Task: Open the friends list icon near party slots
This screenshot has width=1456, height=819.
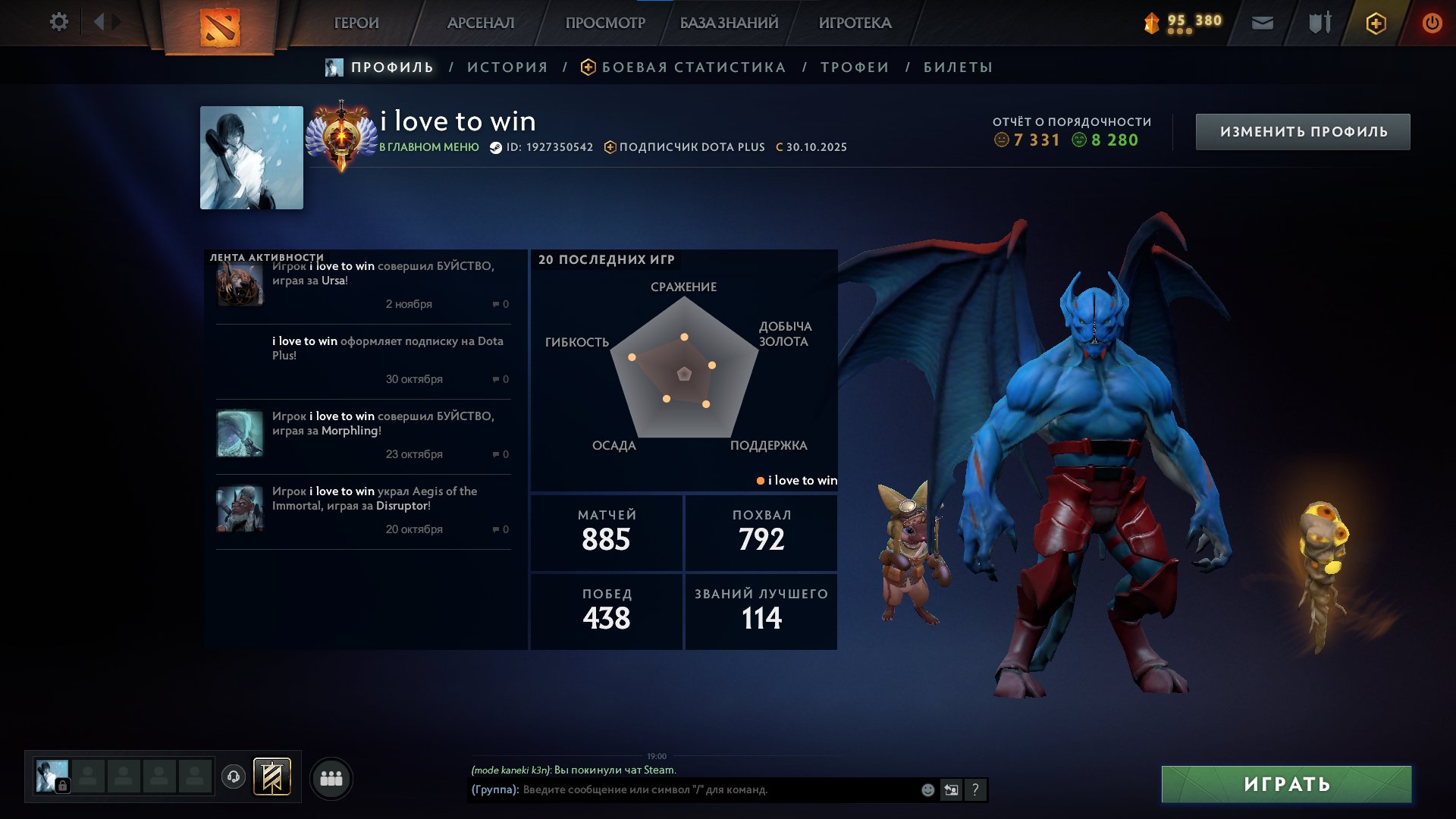Action: 331,777
